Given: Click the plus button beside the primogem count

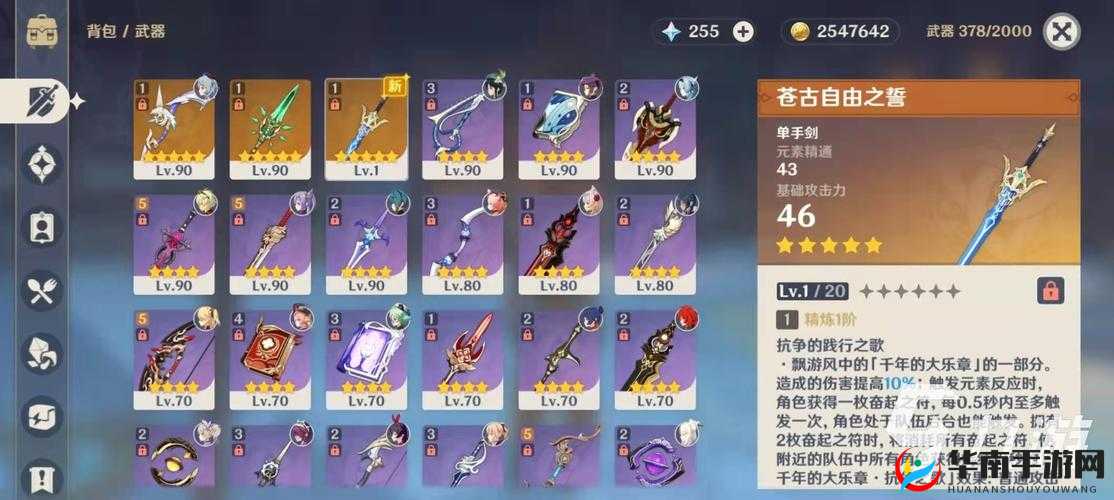Looking at the screenshot, I should point(743,31).
